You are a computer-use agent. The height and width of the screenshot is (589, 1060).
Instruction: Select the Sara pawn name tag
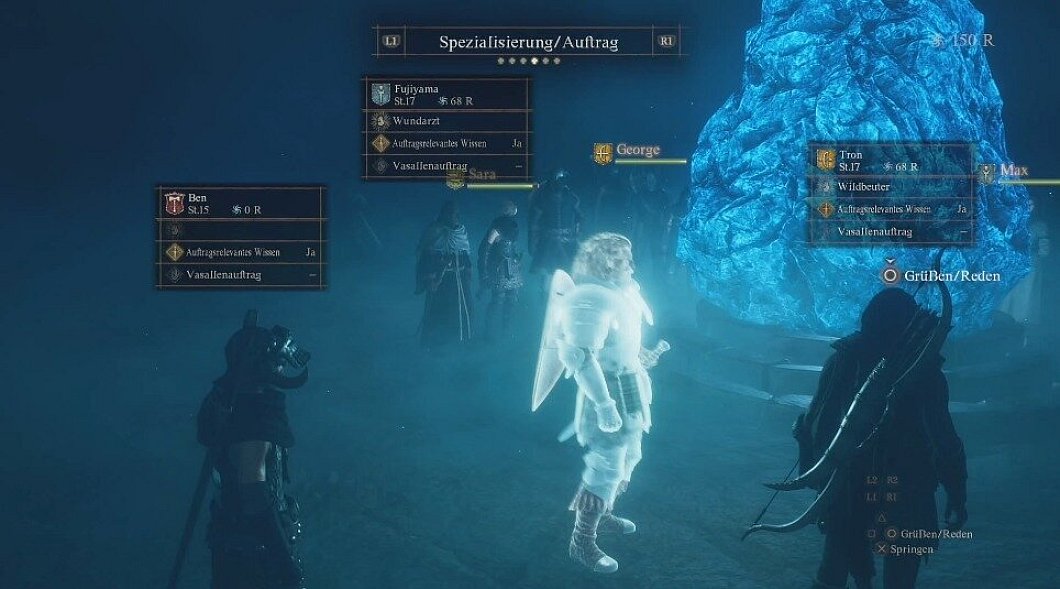(x=482, y=175)
